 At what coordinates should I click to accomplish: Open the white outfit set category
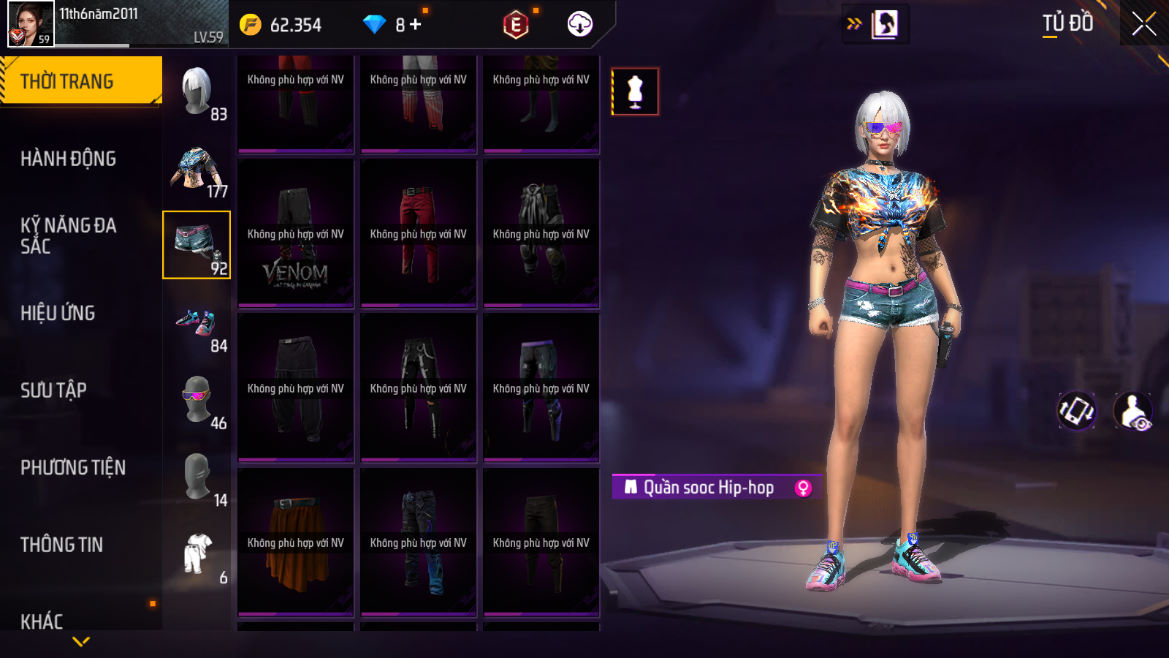tap(197, 553)
